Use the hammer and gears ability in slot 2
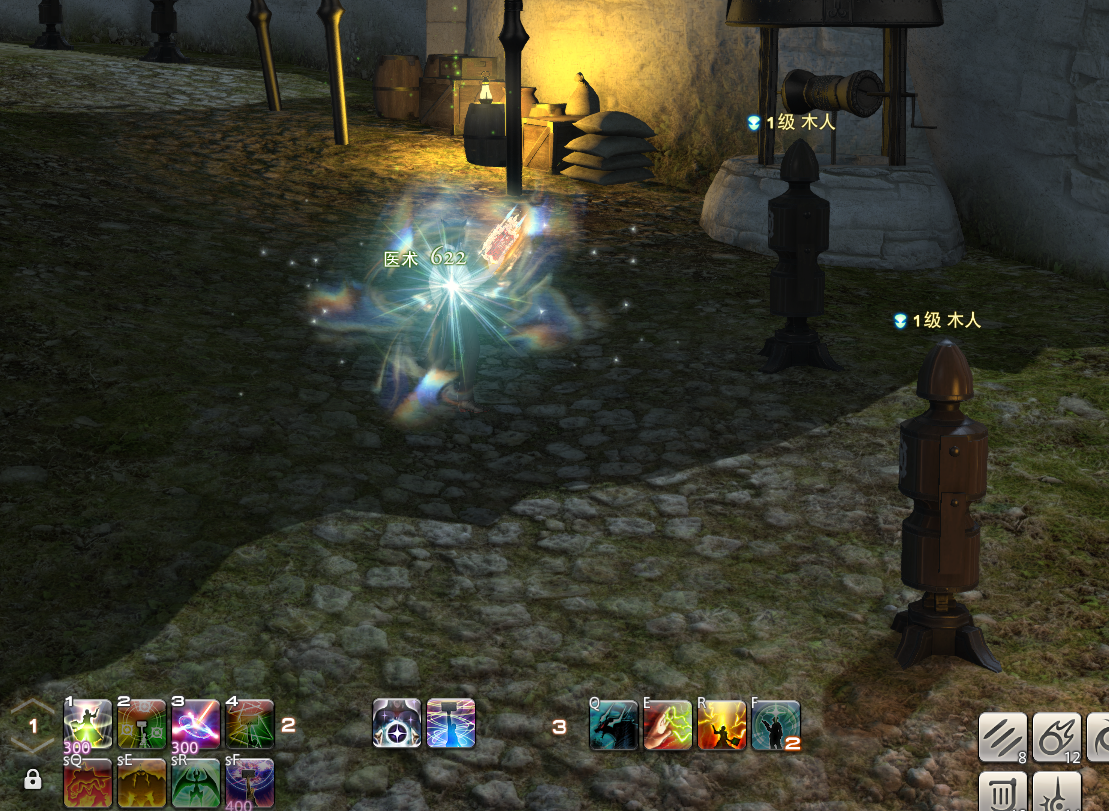Screen dimensions: 1109x811 point(142,724)
